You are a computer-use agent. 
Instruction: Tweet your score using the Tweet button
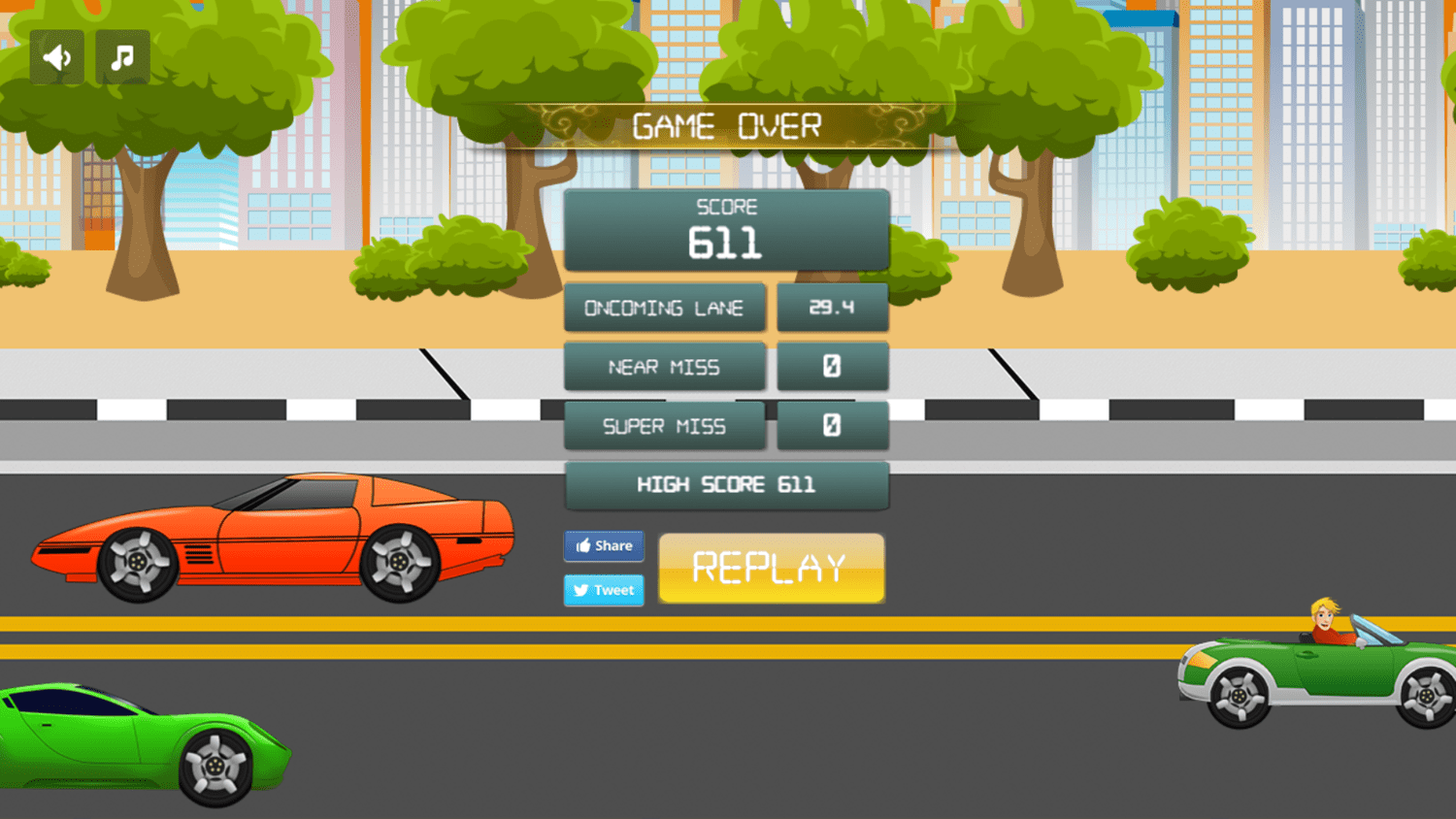click(x=604, y=590)
